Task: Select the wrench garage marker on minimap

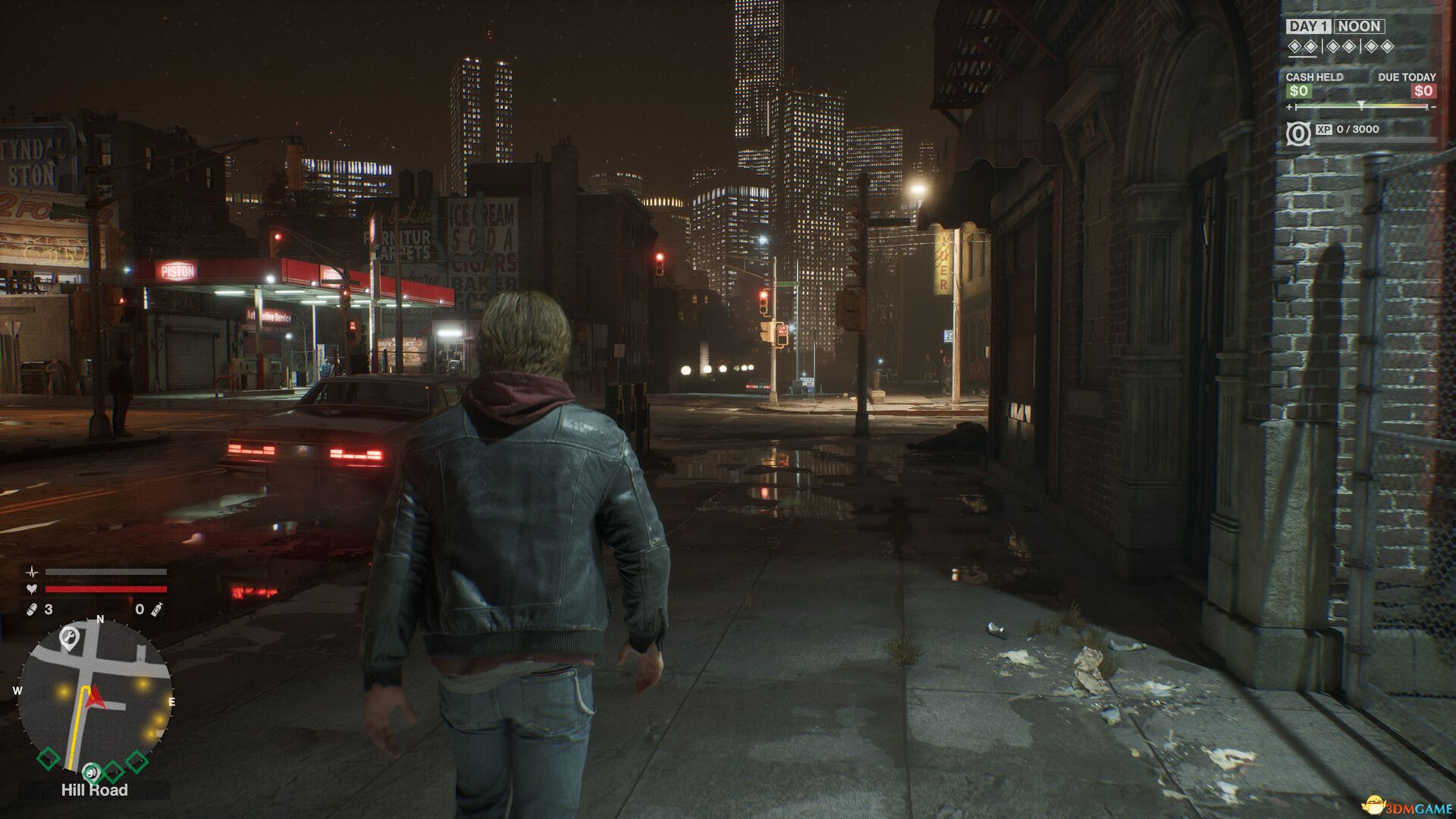Action: coord(69,637)
